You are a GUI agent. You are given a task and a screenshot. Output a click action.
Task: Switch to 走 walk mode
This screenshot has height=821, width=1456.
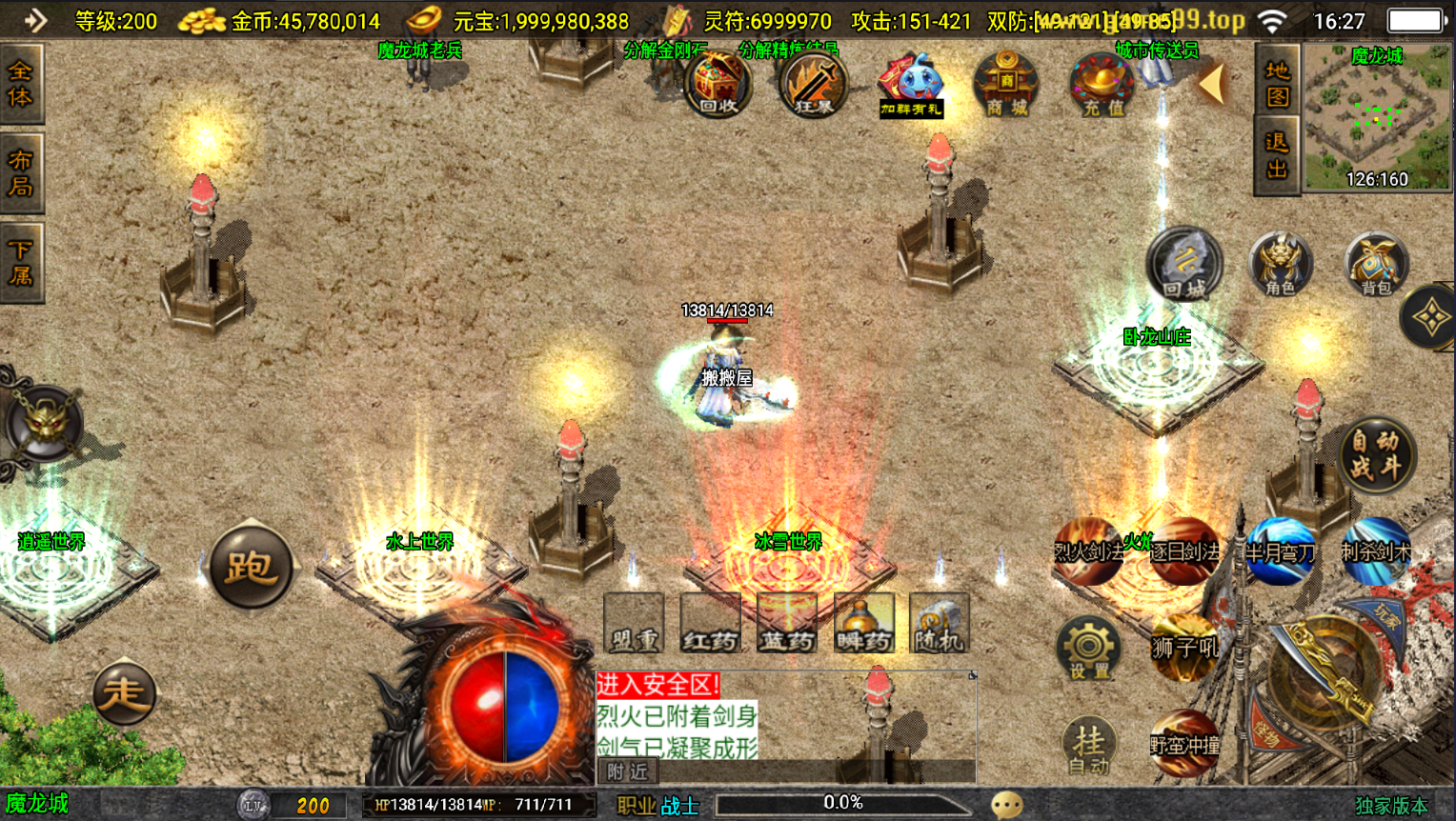point(124,692)
